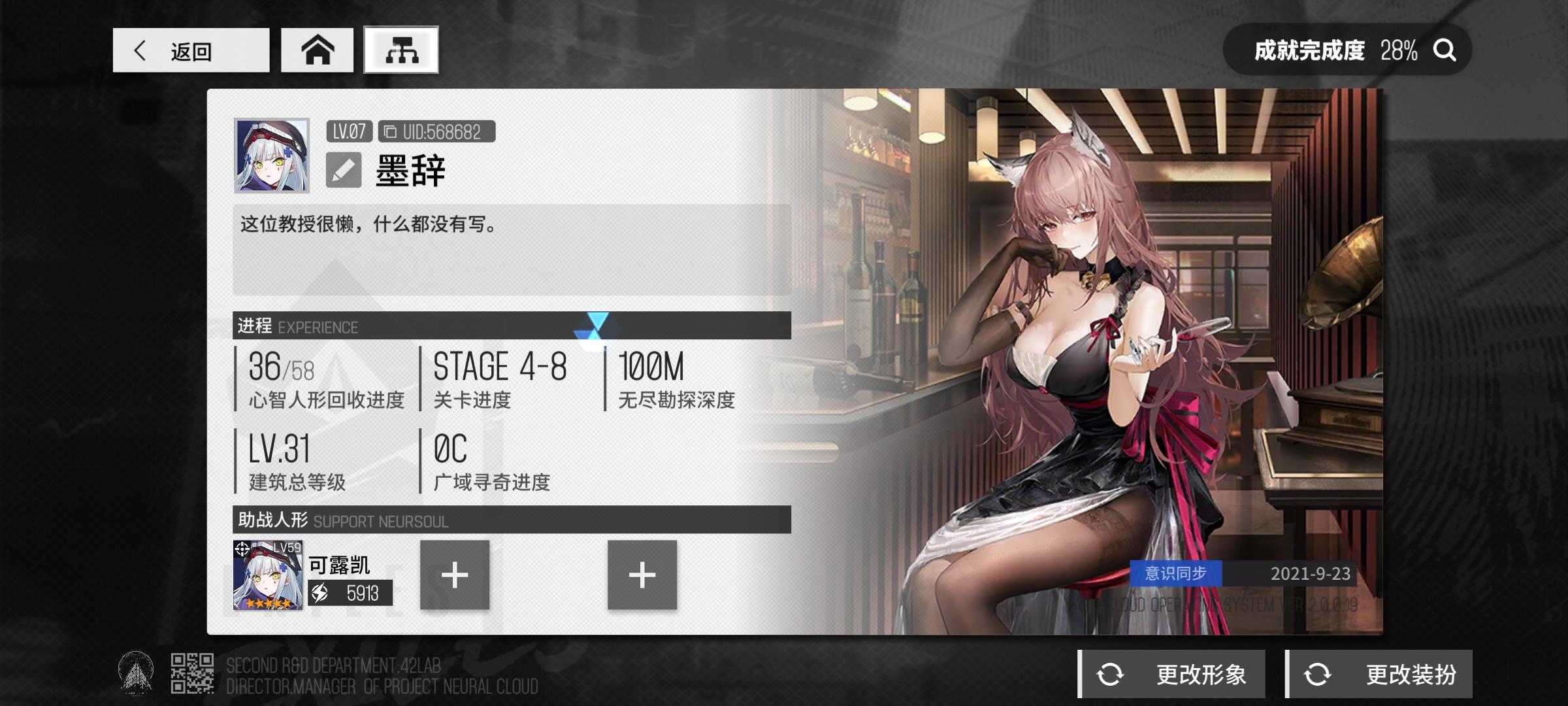Expand the second empty support slot with plus
The height and width of the screenshot is (706, 1568).
tap(642, 578)
